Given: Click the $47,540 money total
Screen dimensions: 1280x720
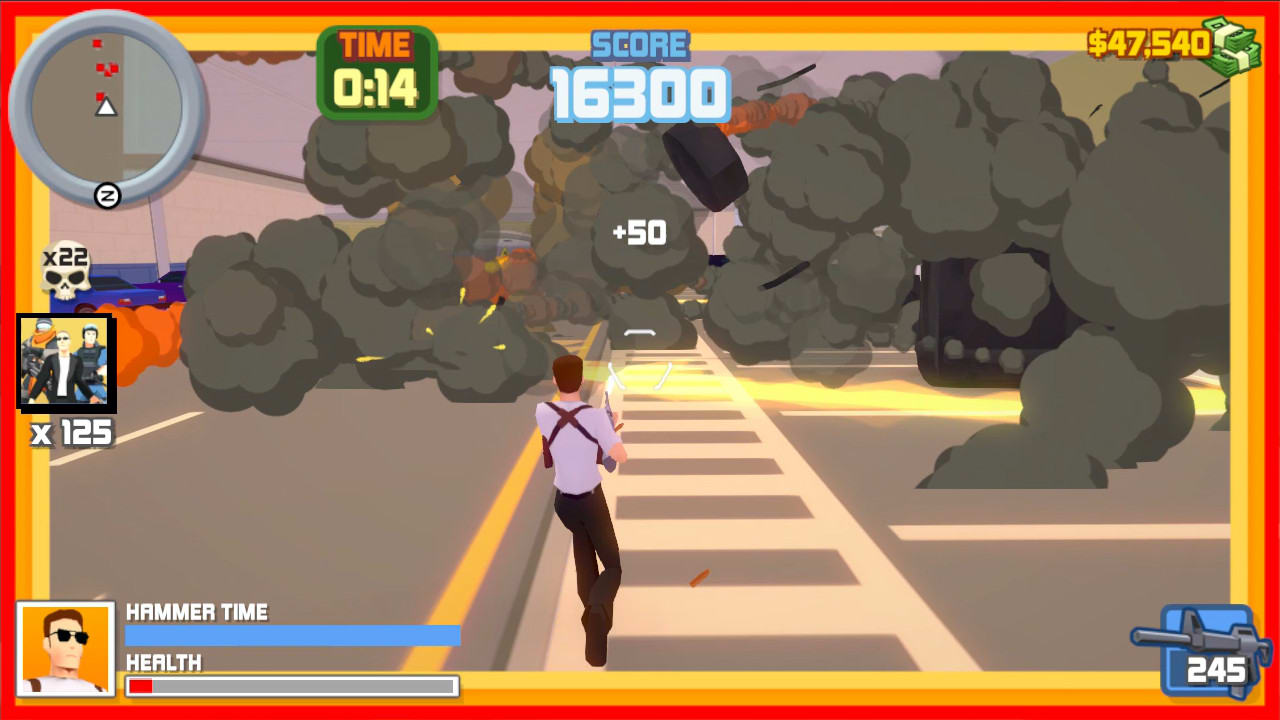Looking at the screenshot, I should point(1148,43).
